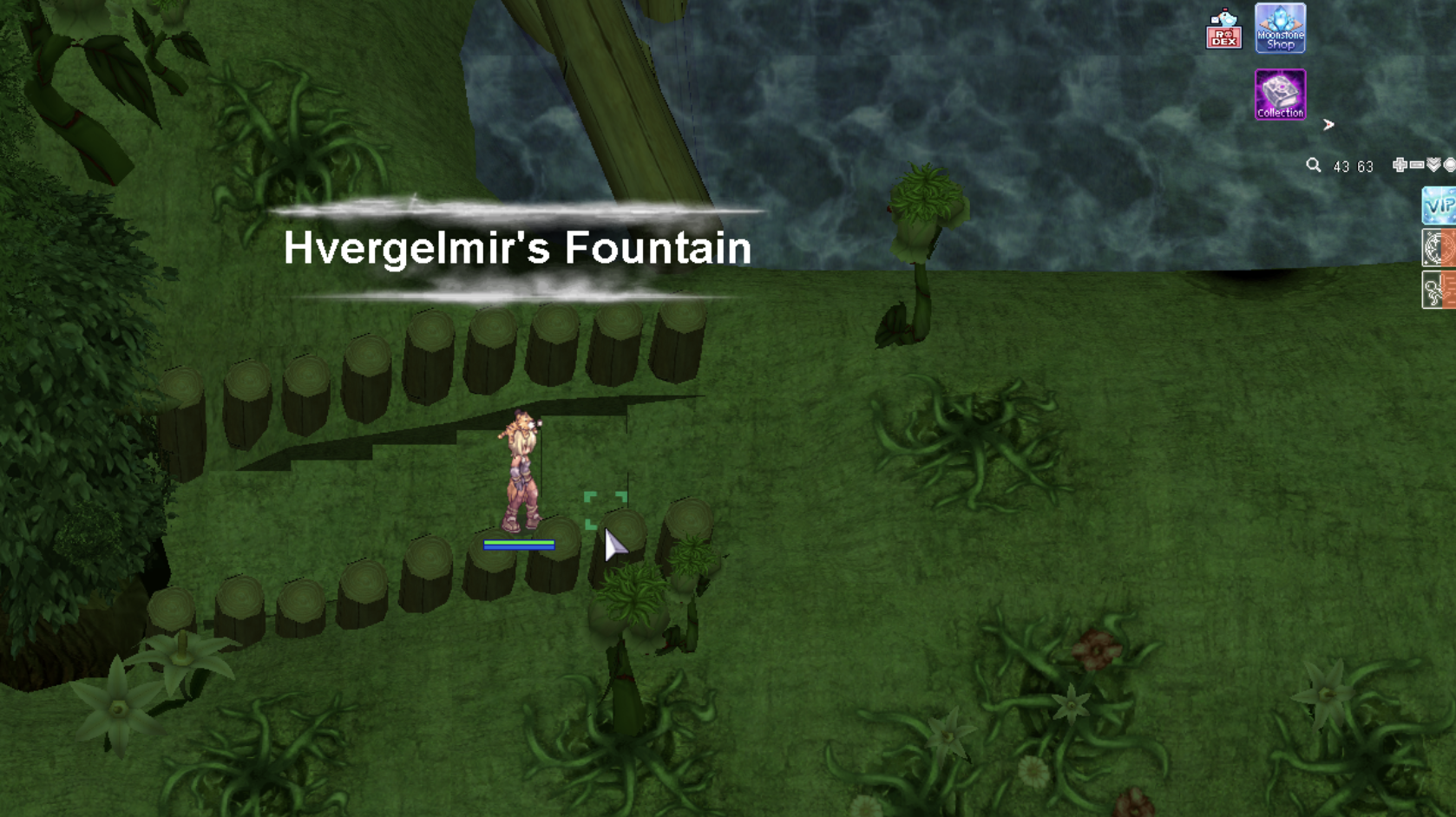1456x817 pixels.
Task: Open the Collection book
Action: pos(1280,95)
